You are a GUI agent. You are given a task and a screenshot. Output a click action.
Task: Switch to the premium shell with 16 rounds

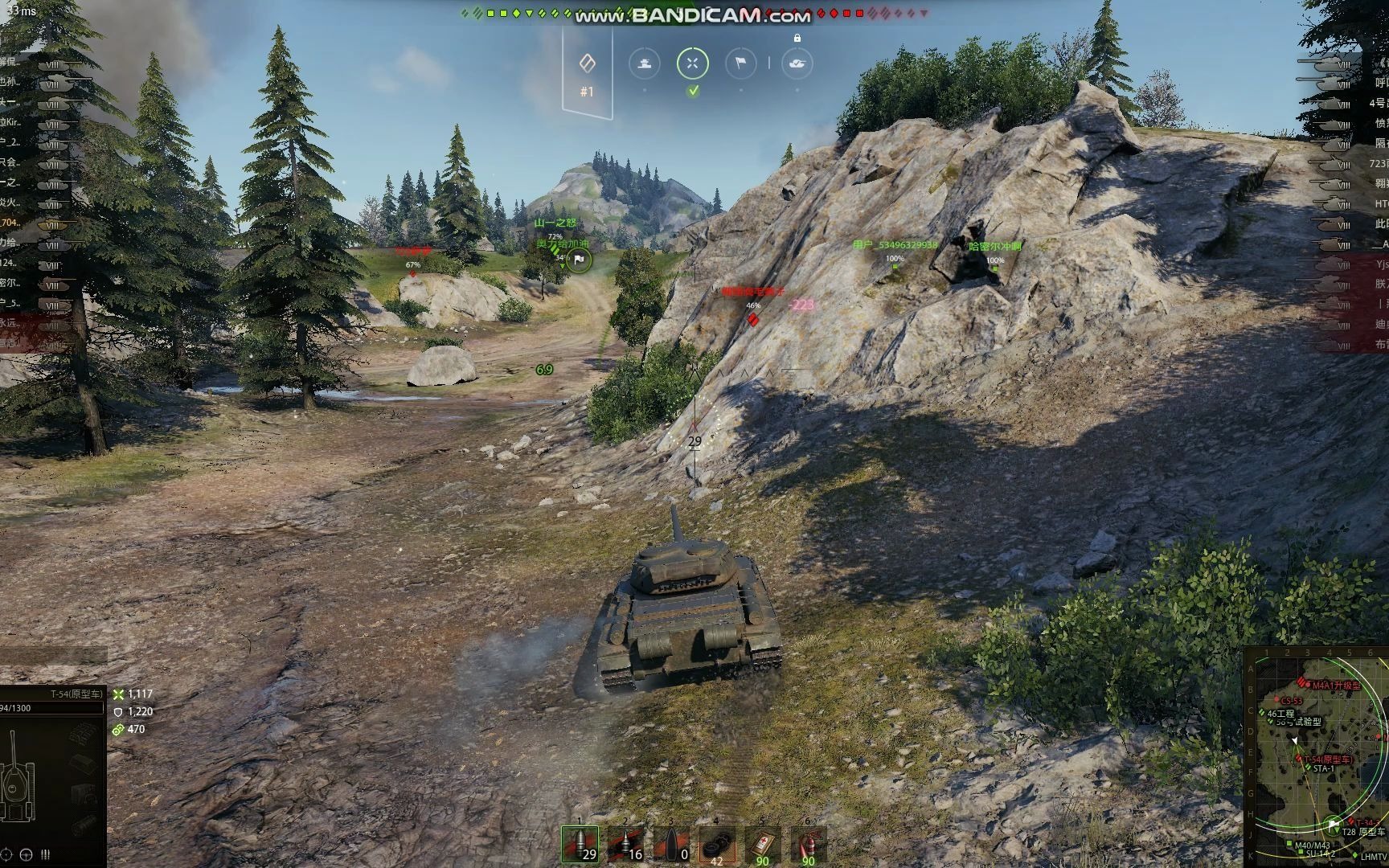(x=625, y=845)
